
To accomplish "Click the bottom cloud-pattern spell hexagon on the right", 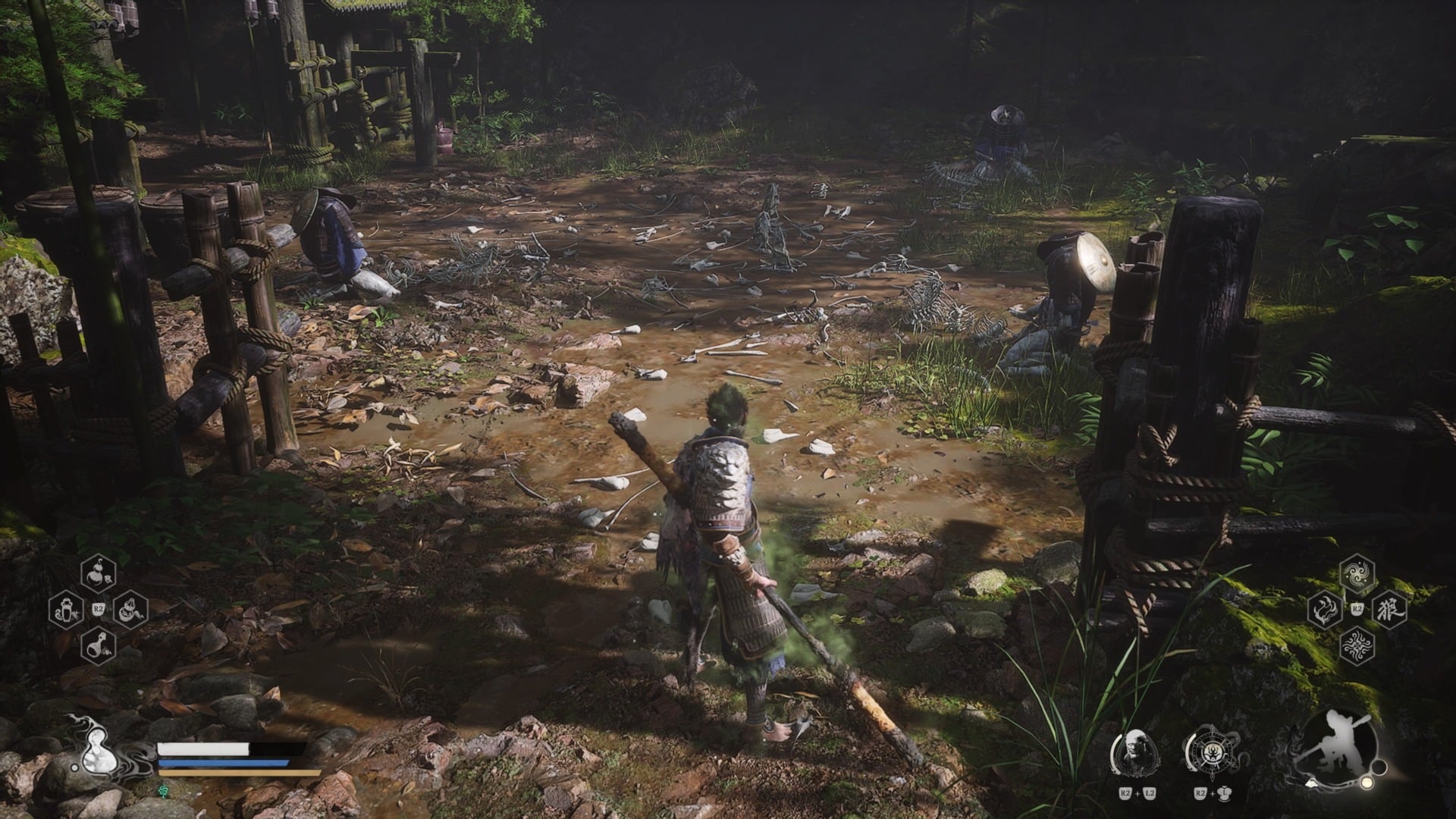I will pos(1357,645).
